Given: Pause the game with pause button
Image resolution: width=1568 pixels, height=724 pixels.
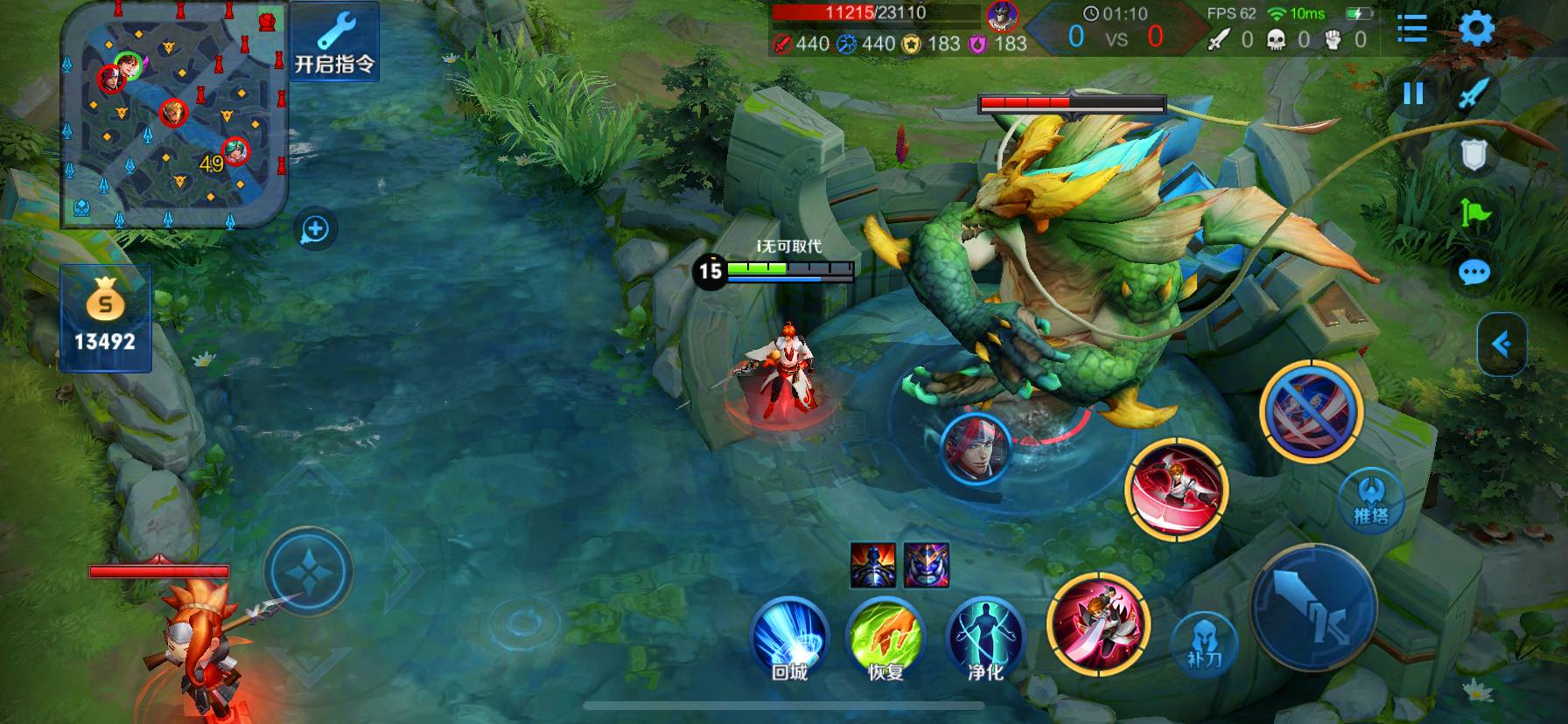Looking at the screenshot, I should click(1413, 94).
